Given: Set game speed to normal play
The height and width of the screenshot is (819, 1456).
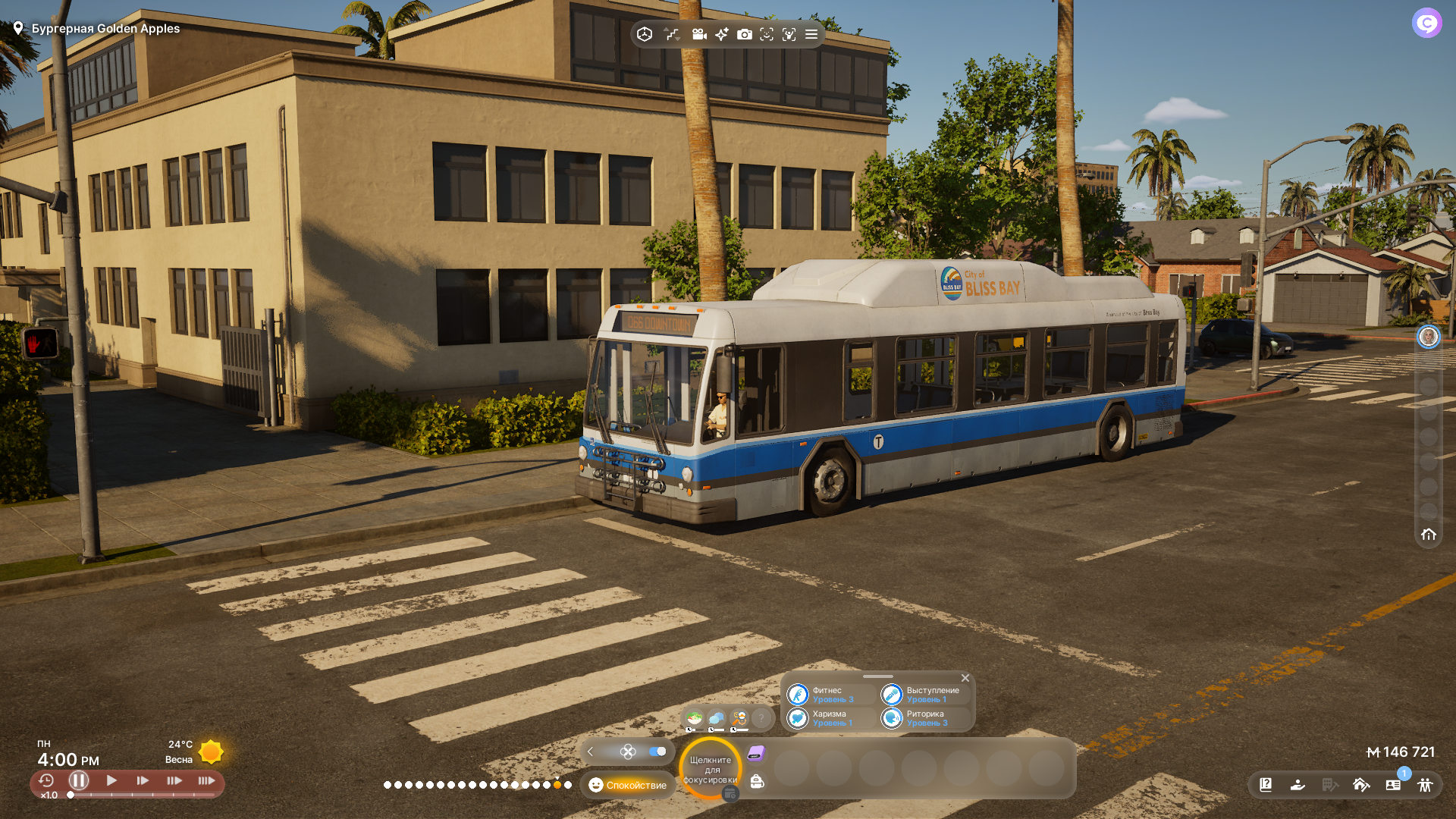Looking at the screenshot, I should tap(111, 780).
